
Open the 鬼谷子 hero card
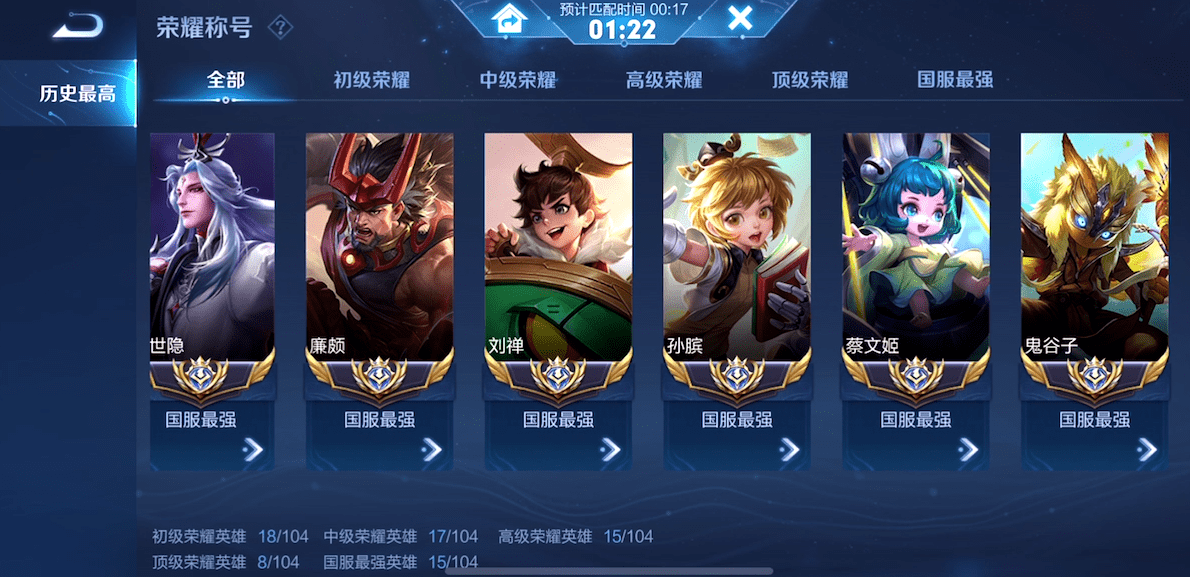(1094, 250)
